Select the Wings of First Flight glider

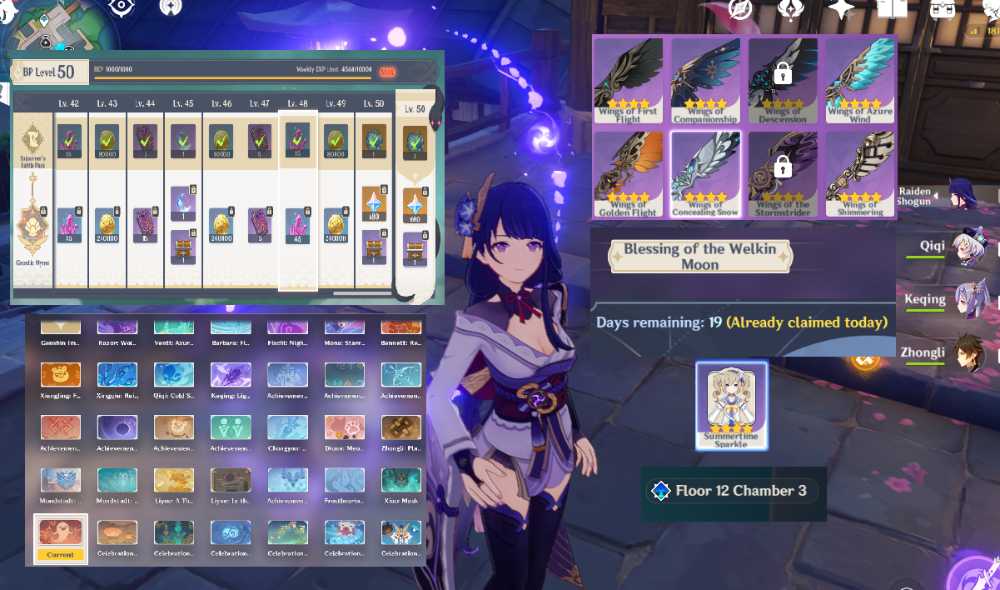point(629,80)
